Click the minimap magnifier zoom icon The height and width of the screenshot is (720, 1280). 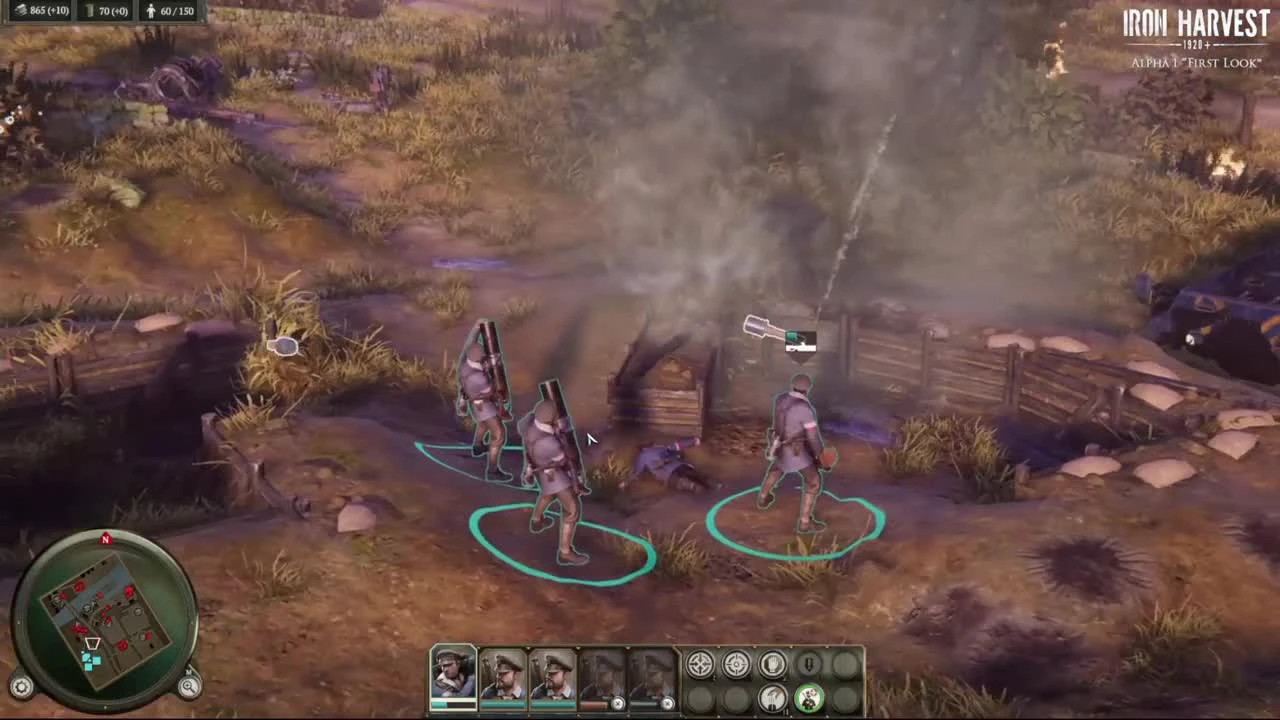(x=190, y=687)
